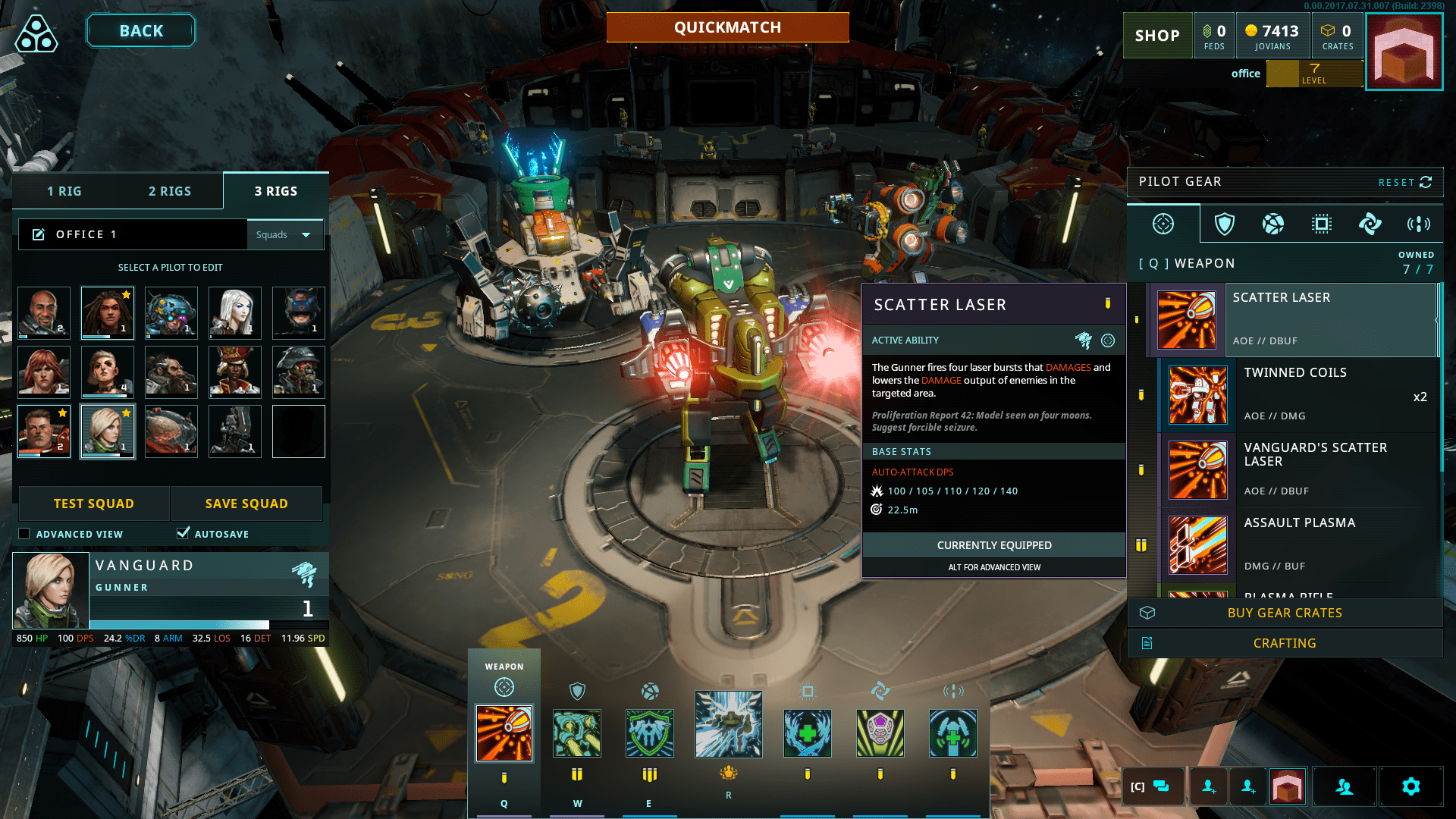The height and width of the screenshot is (819, 1456).
Task: Choose Assault Plasma weapon from the list
Action: [x=1297, y=544]
